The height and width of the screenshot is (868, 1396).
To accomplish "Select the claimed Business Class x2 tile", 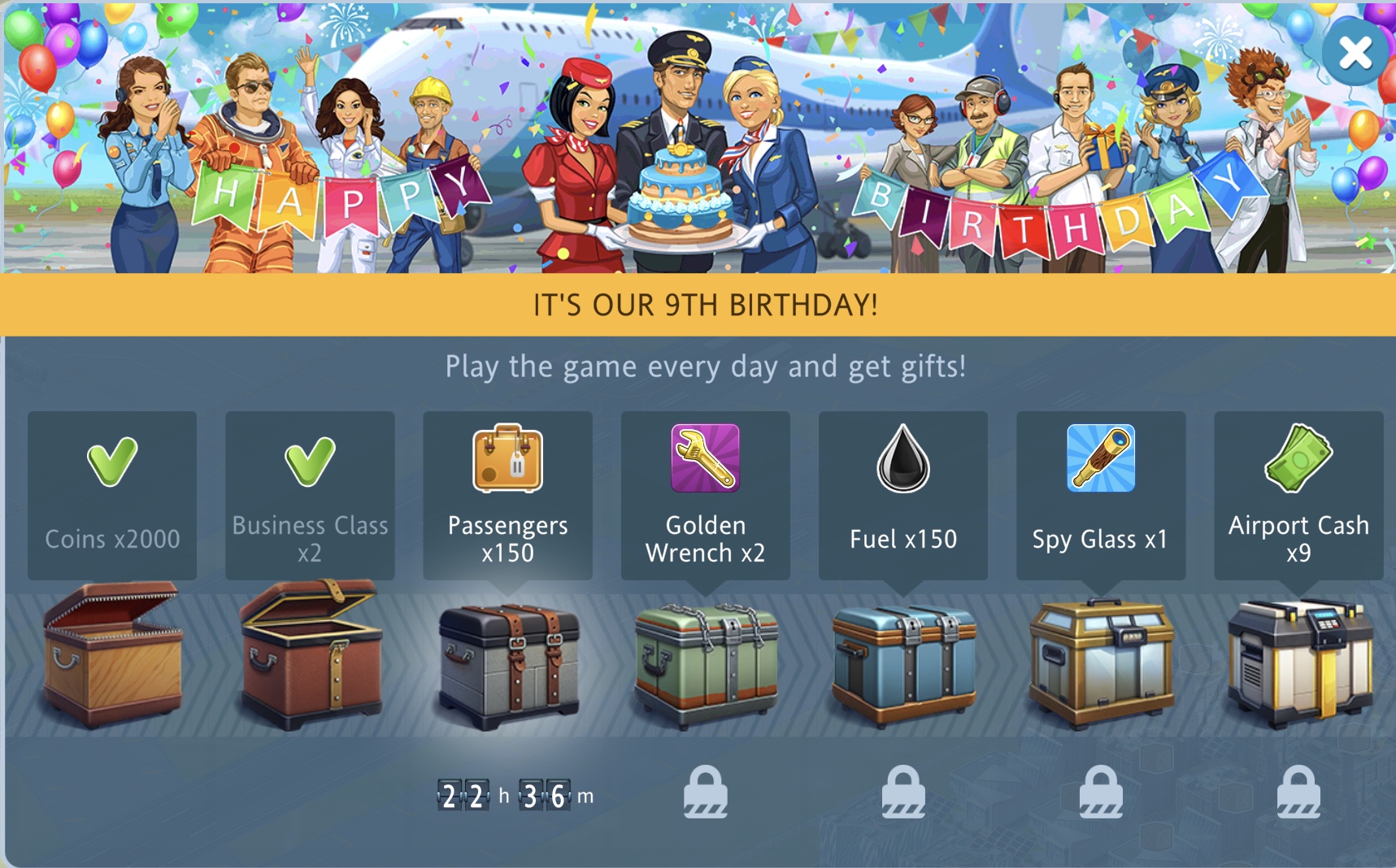I will [310, 495].
